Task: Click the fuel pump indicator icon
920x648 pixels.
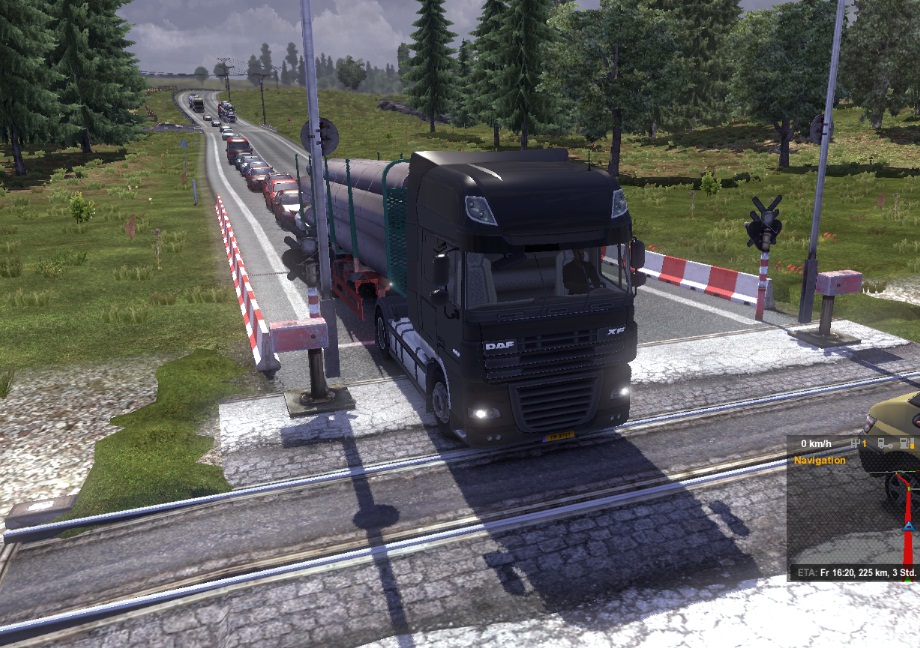Action: 905,443
